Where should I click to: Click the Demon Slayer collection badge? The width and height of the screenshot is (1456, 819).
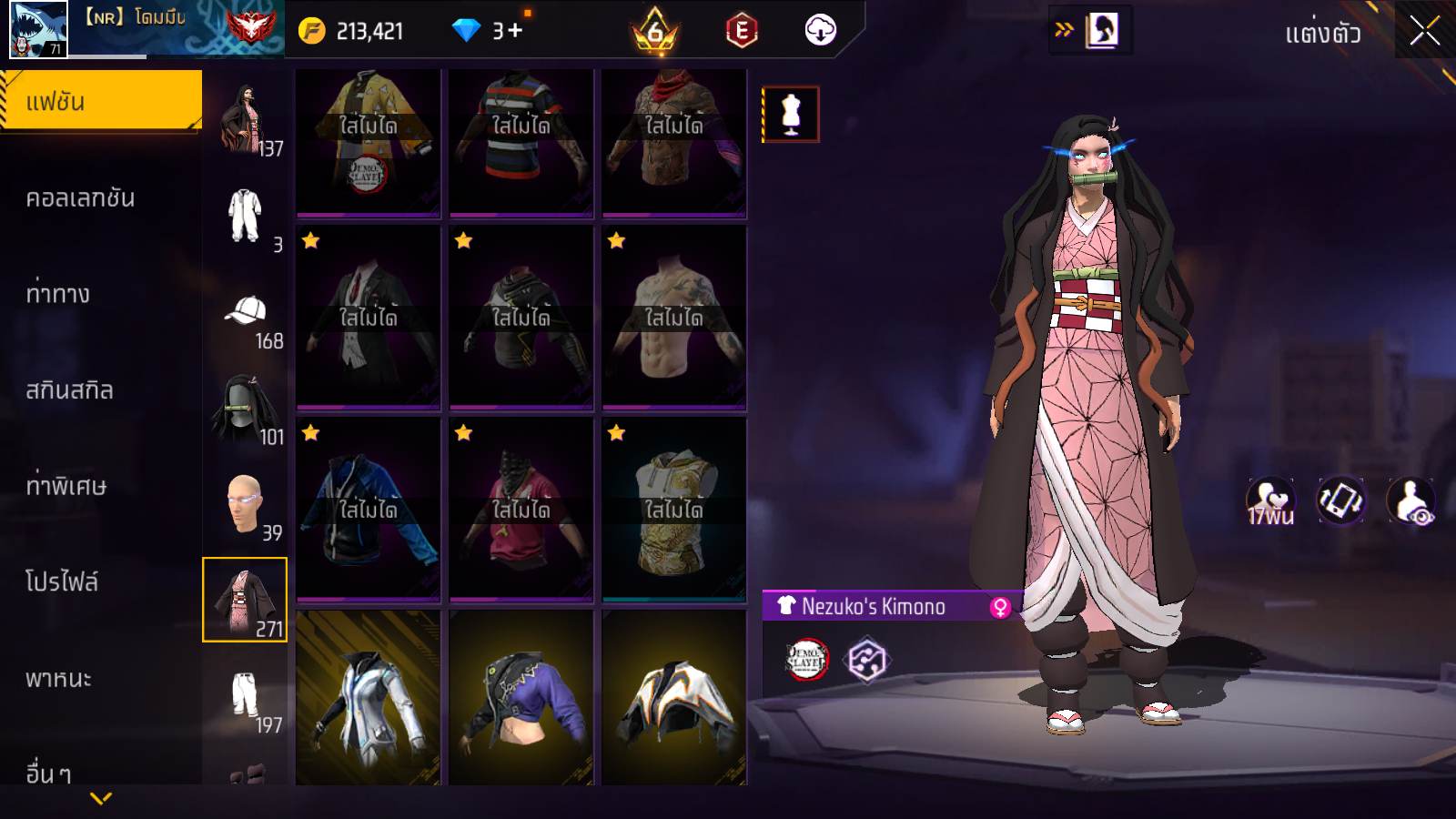[x=806, y=660]
